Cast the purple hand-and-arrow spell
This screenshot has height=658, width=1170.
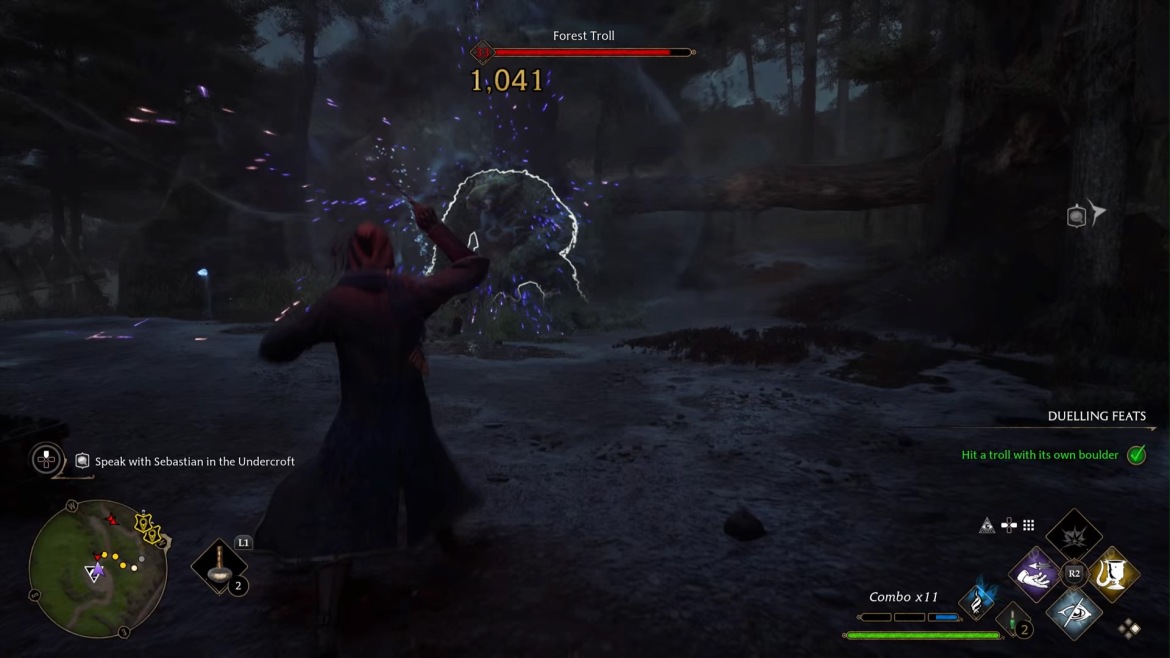click(x=1035, y=574)
